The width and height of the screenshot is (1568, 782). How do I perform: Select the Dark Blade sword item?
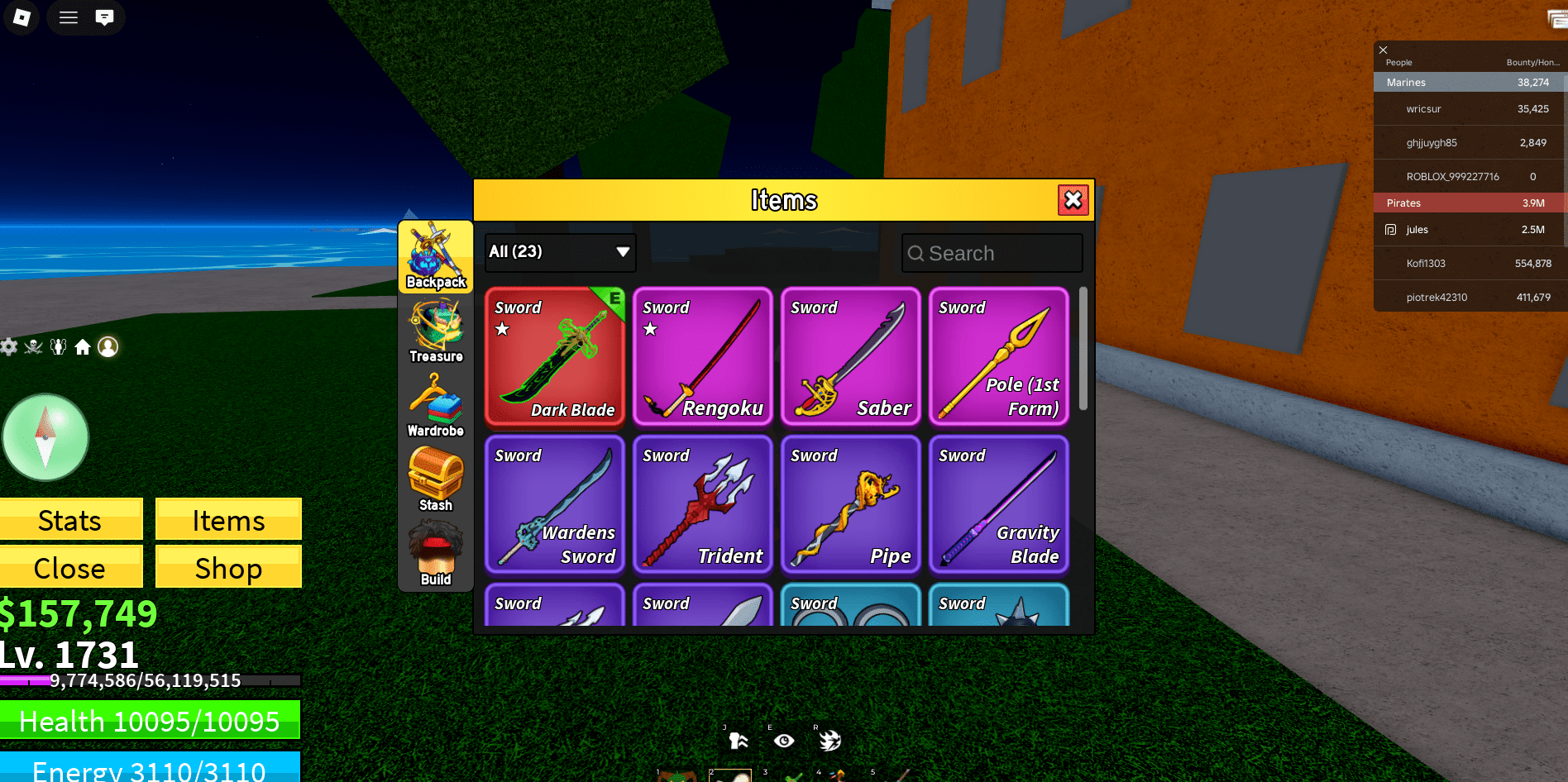(554, 357)
